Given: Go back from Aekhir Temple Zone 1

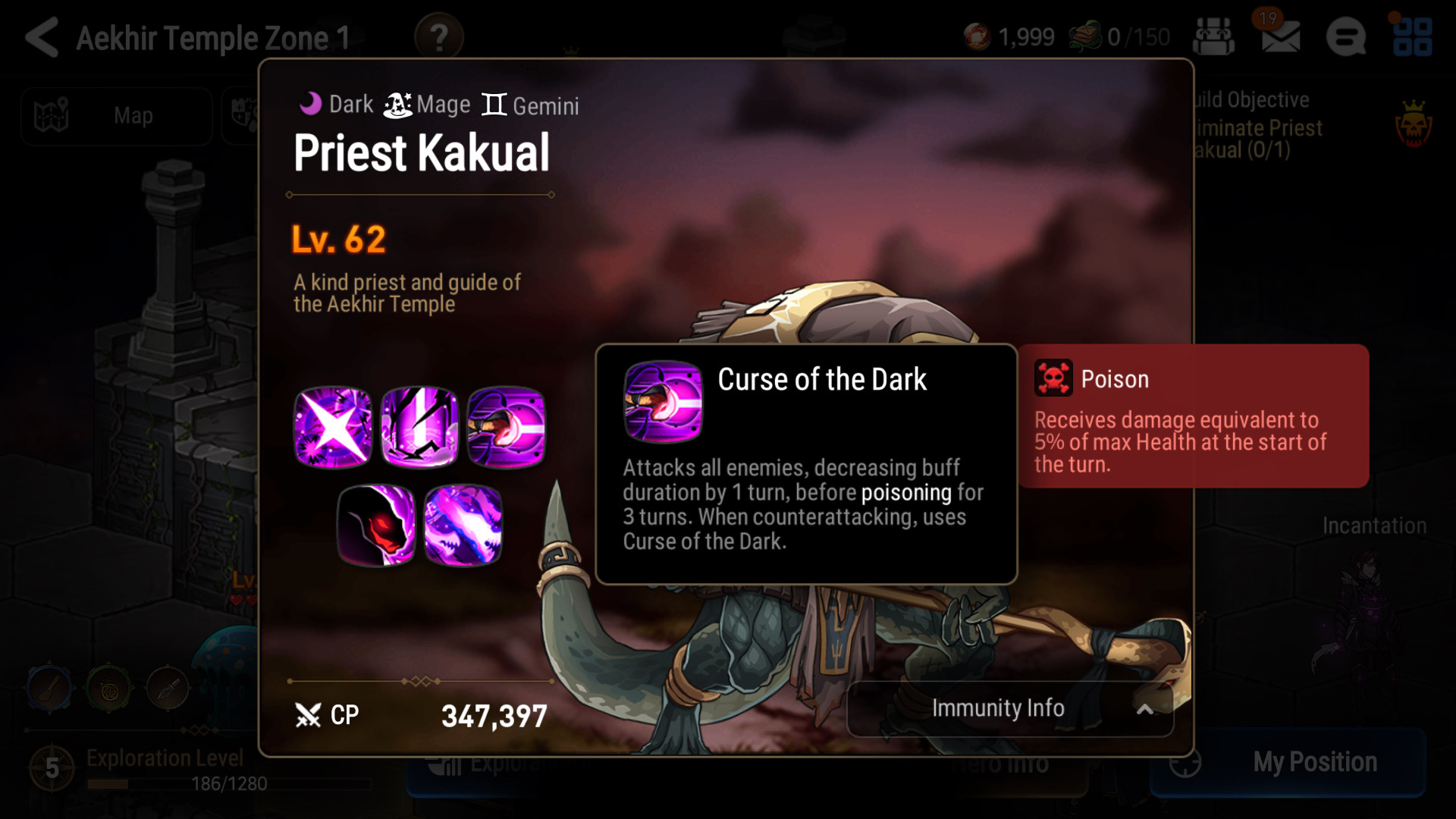Looking at the screenshot, I should 42,37.
